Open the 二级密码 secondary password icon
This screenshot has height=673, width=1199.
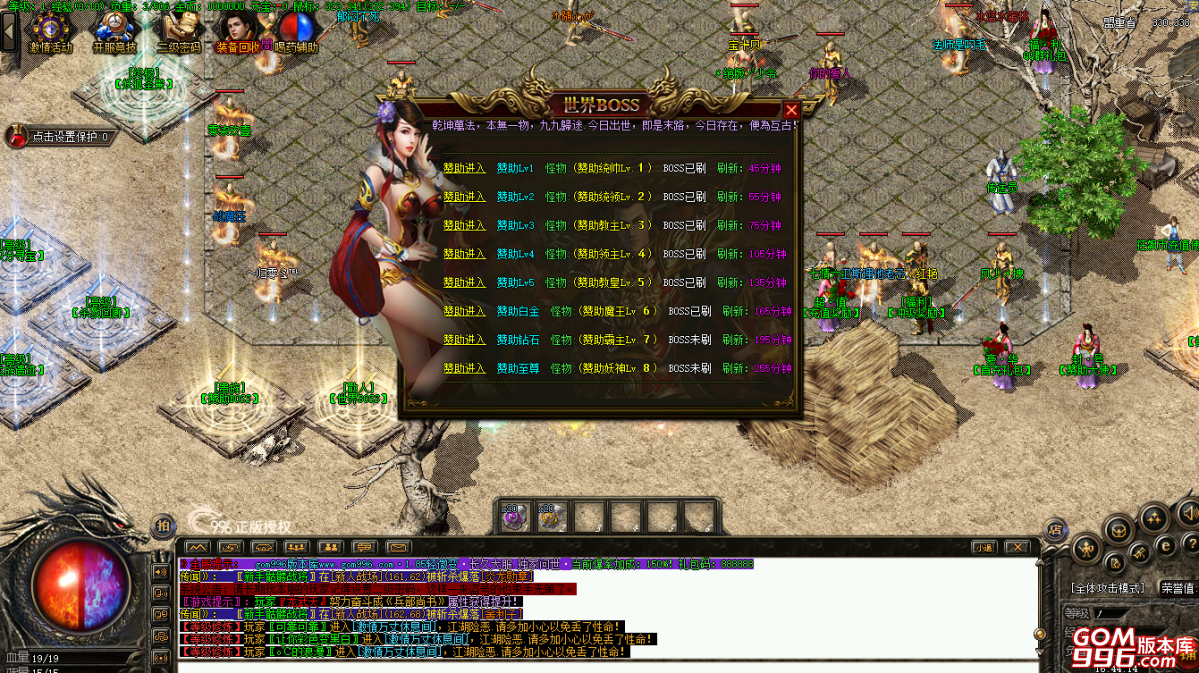[179, 30]
